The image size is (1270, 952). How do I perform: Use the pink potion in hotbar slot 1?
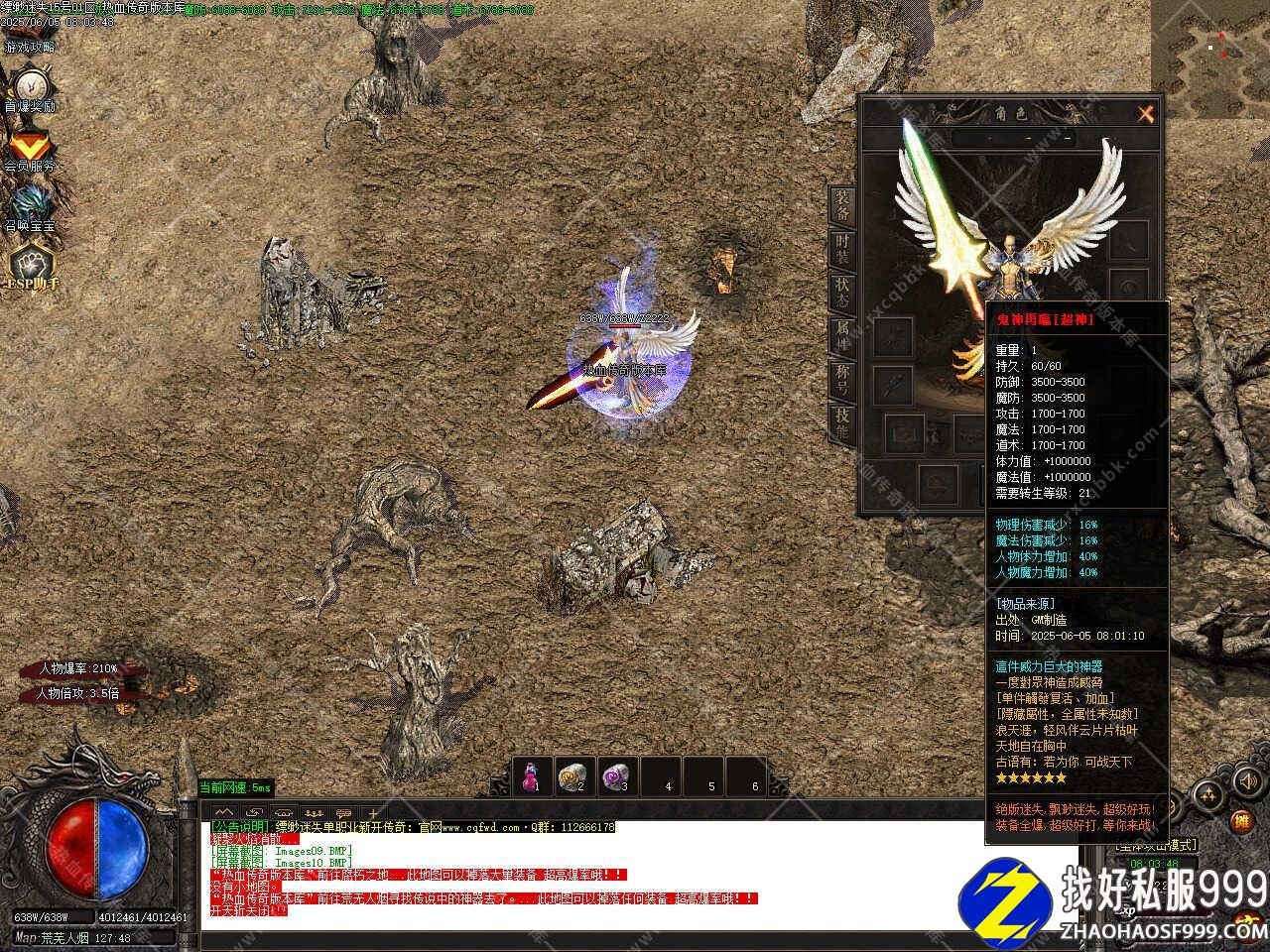[533, 775]
